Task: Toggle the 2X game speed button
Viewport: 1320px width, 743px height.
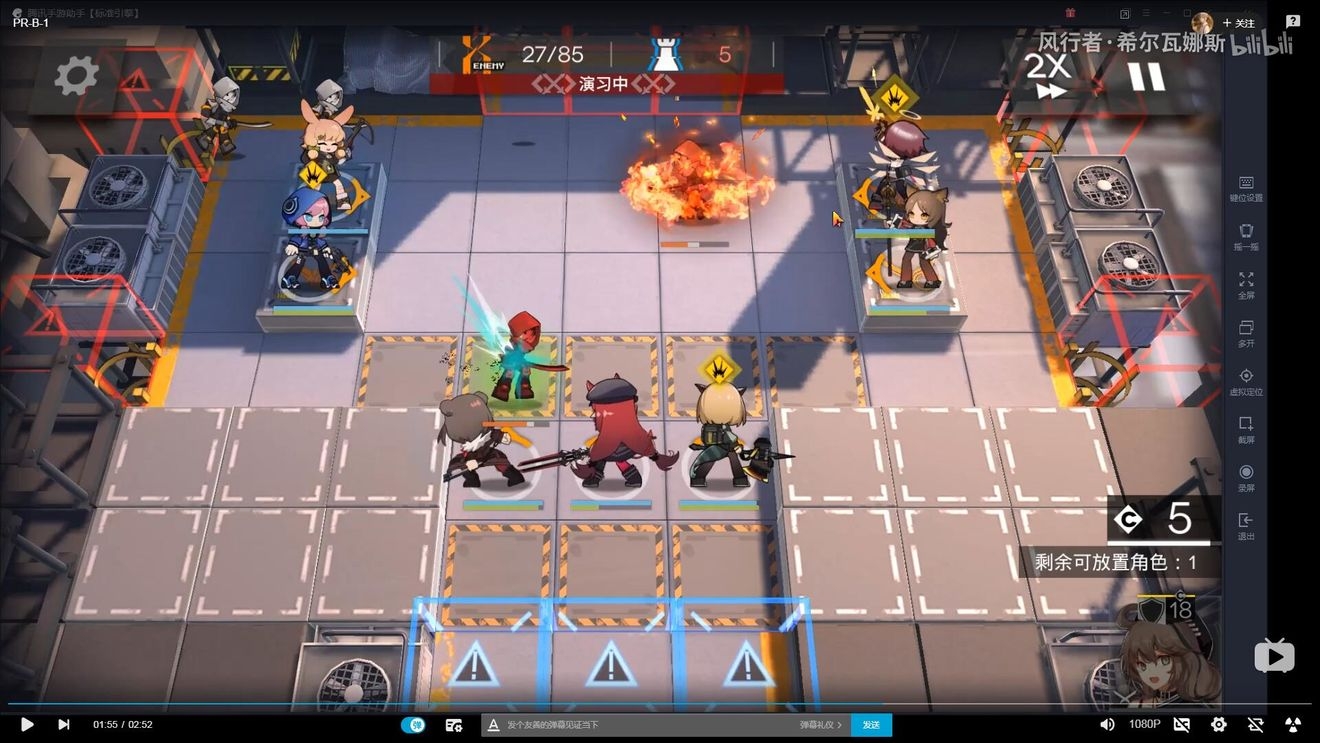Action: click(x=1049, y=76)
